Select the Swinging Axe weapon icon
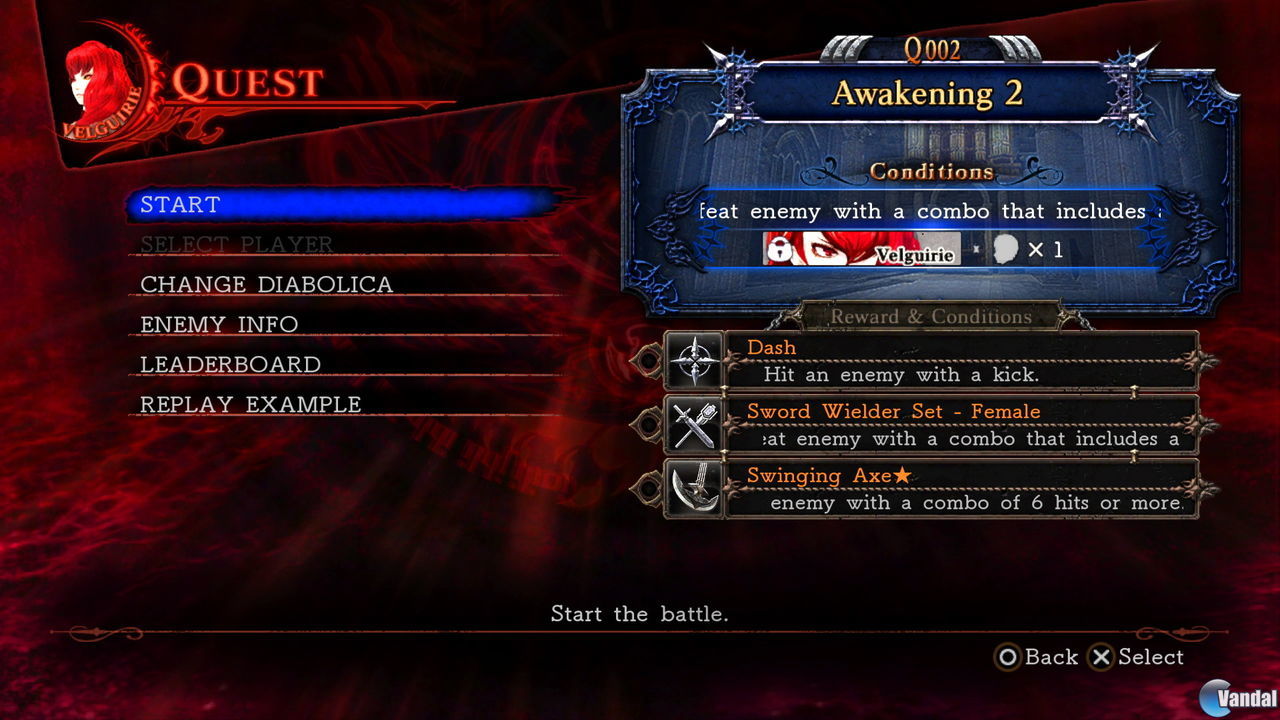Image resolution: width=1280 pixels, height=720 pixels. click(696, 489)
